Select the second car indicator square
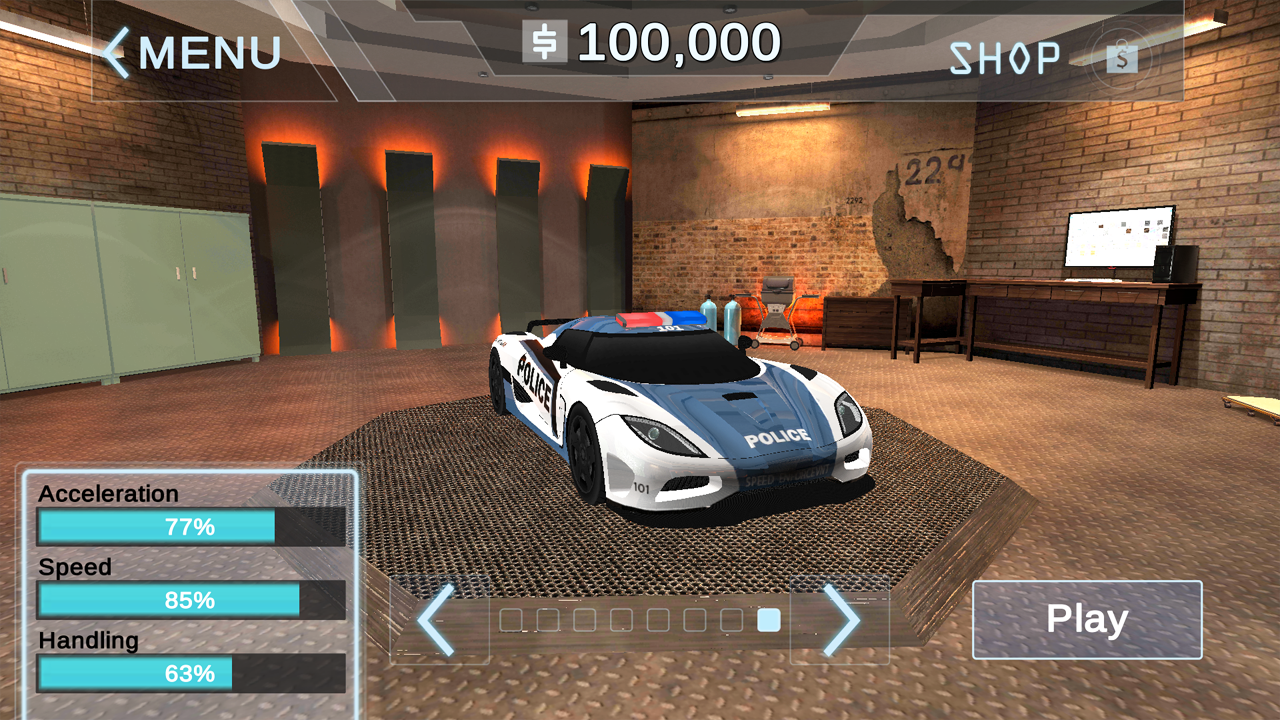 pyautogui.click(x=549, y=620)
